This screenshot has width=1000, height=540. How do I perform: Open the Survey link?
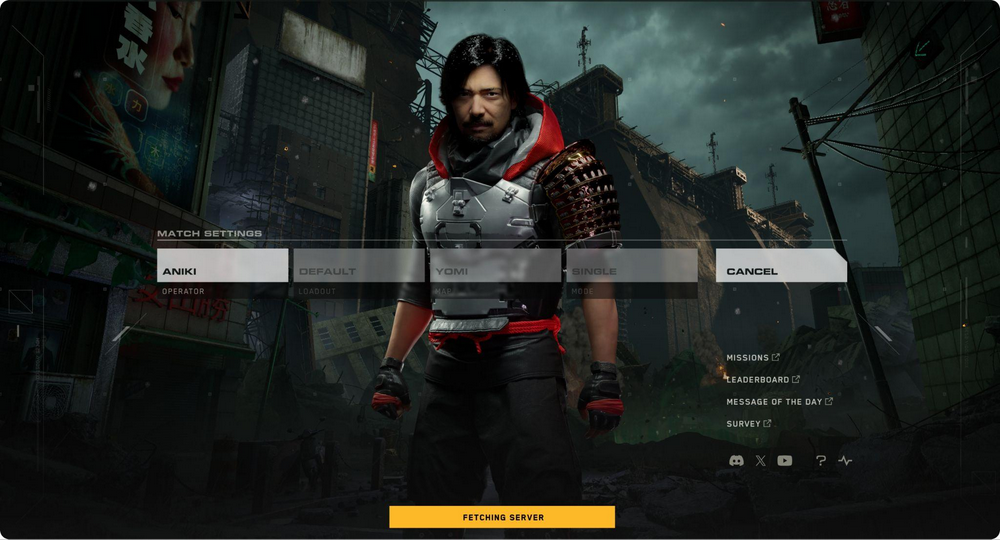(x=748, y=424)
